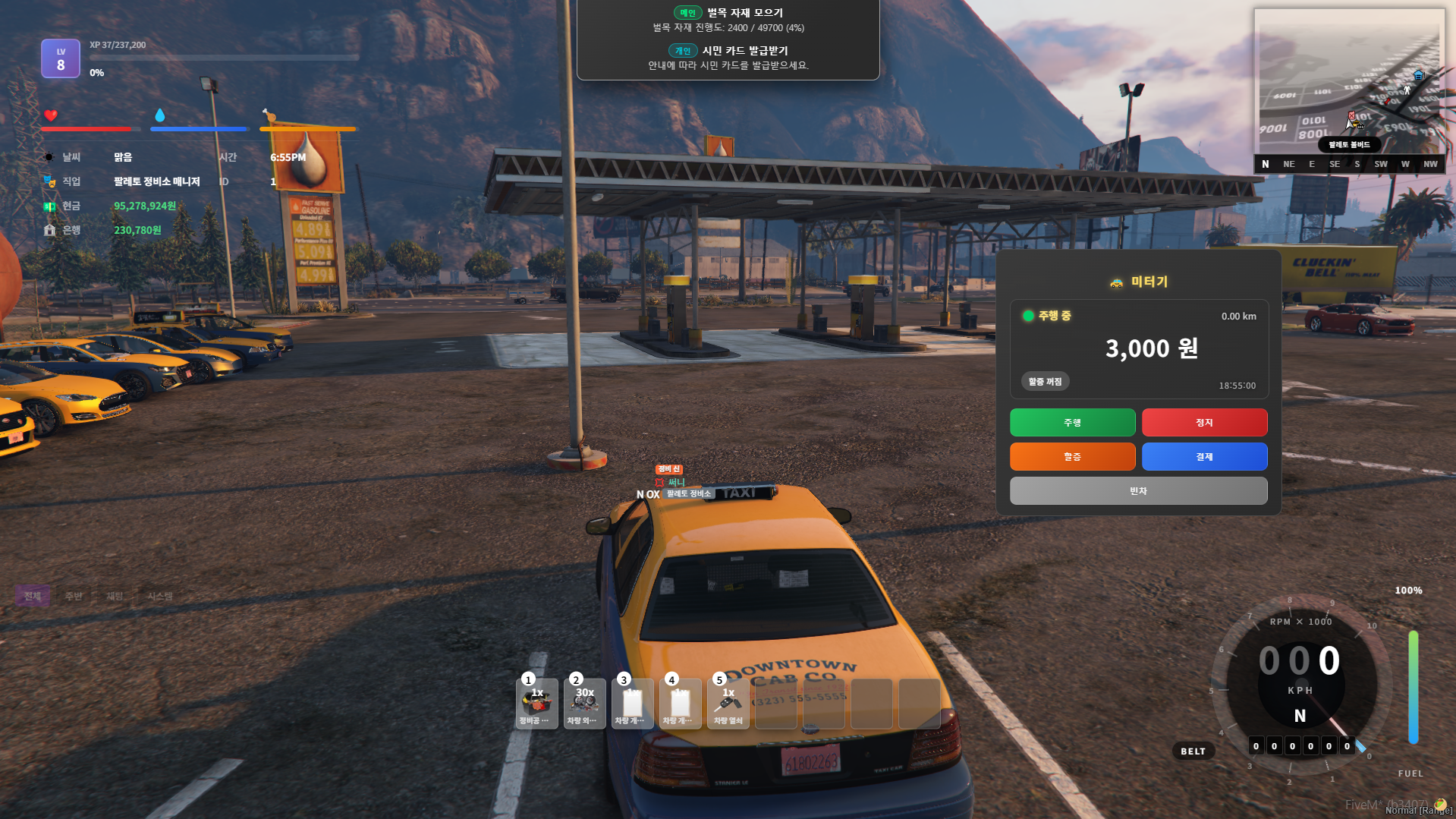Click the green 주행 중 status indicator dot

point(1028,317)
